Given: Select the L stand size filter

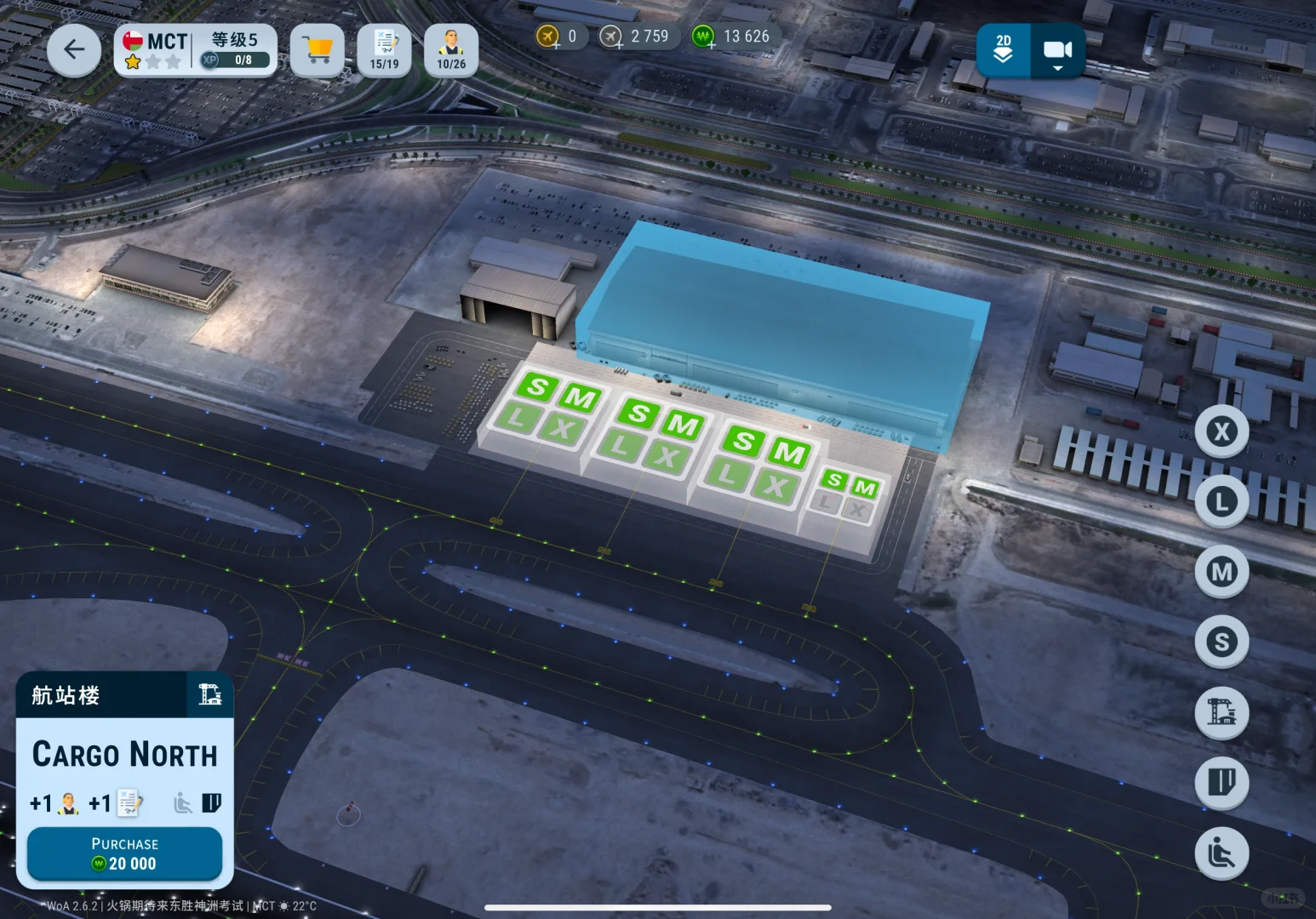Looking at the screenshot, I should tap(1222, 501).
